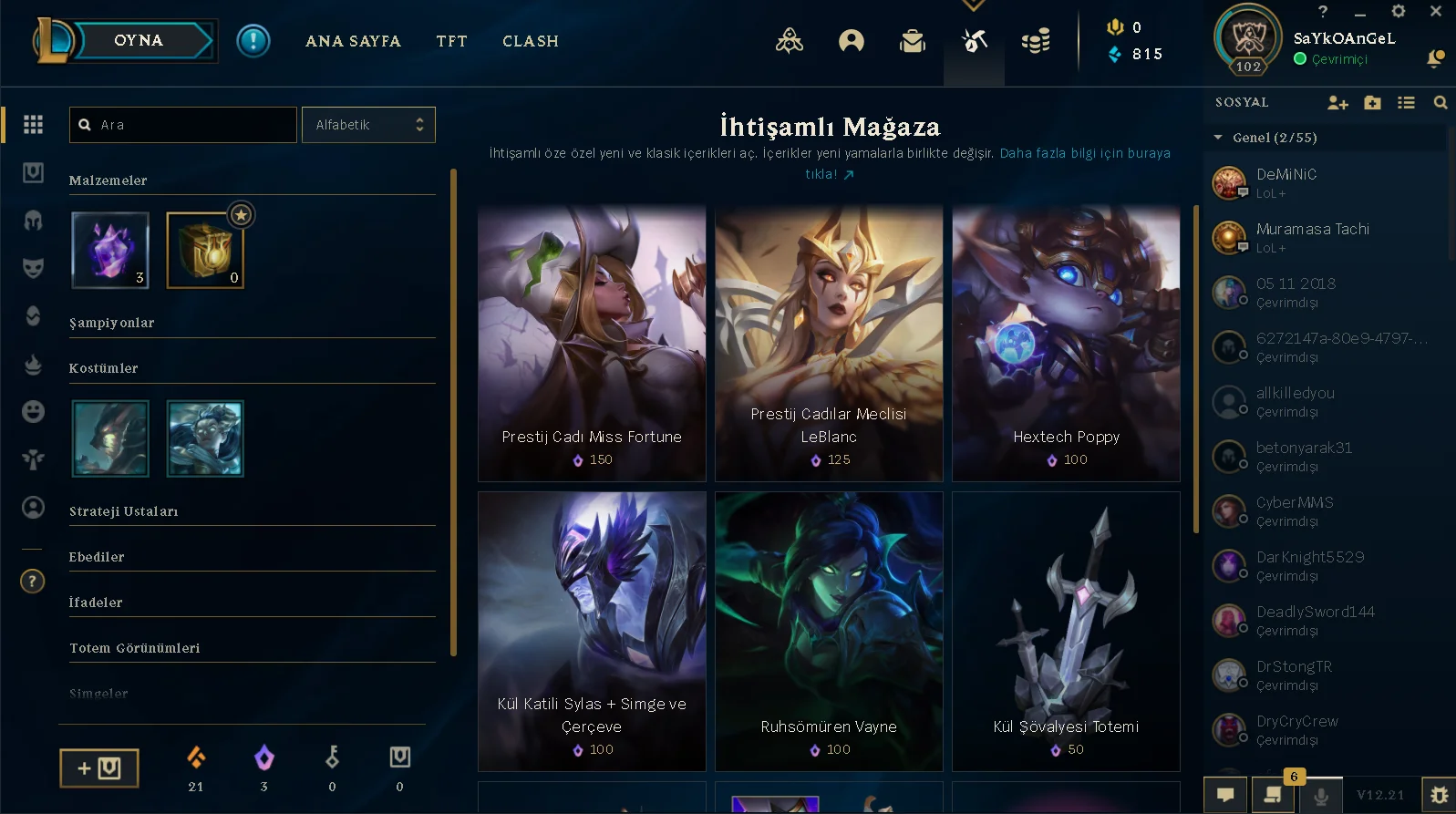Select the purple mythic essence material
This screenshot has width=1456, height=814.
pos(110,250)
